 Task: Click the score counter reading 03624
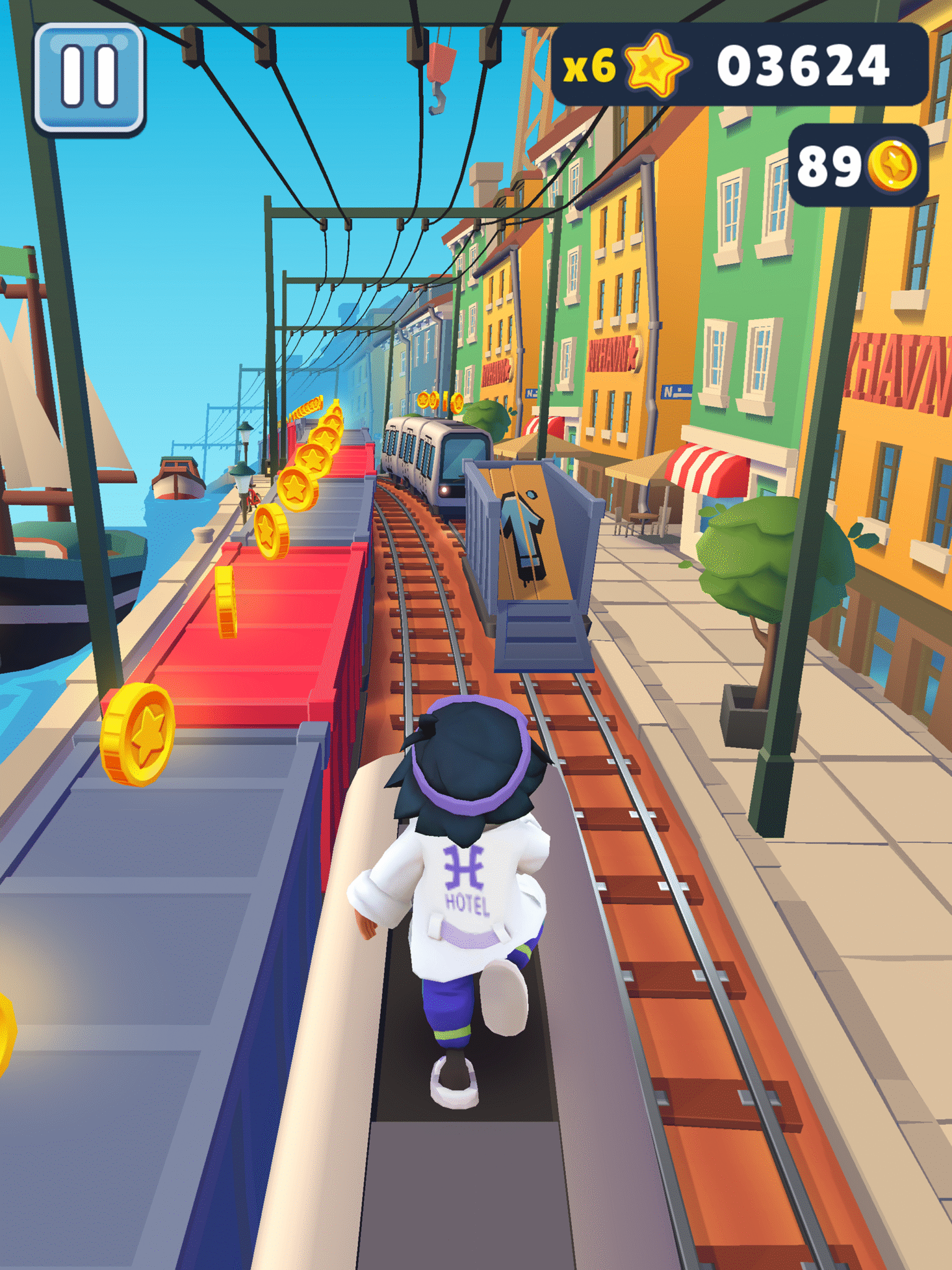point(804,63)
